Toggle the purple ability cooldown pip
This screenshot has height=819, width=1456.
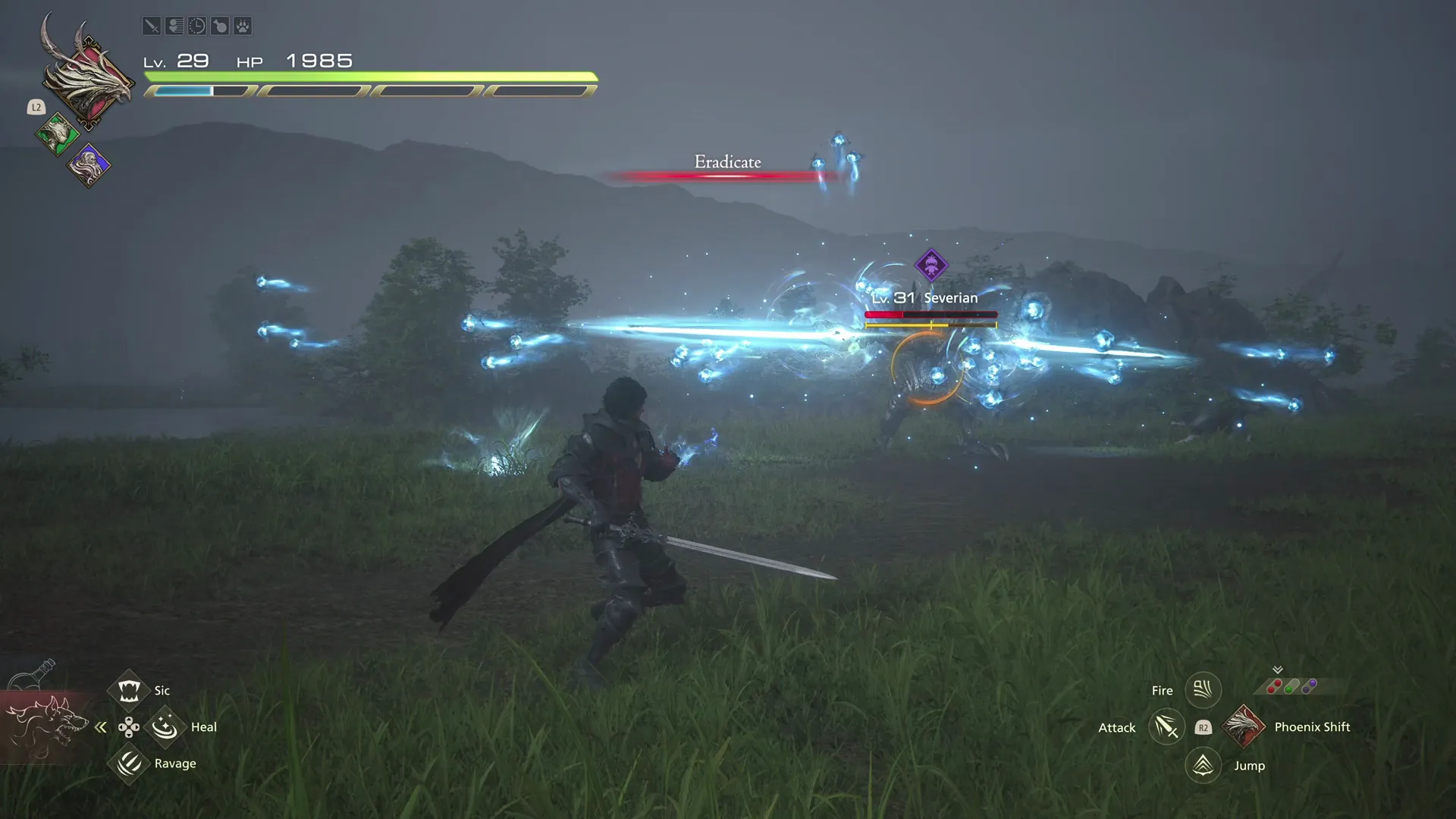pyautogui.click(x=1310, y=686)
